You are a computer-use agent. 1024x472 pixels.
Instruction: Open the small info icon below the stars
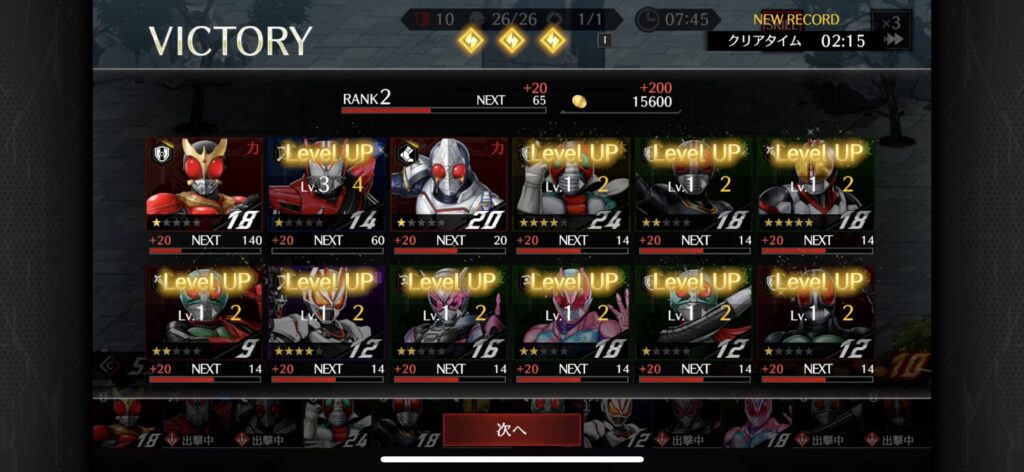[x=604, y=41]
